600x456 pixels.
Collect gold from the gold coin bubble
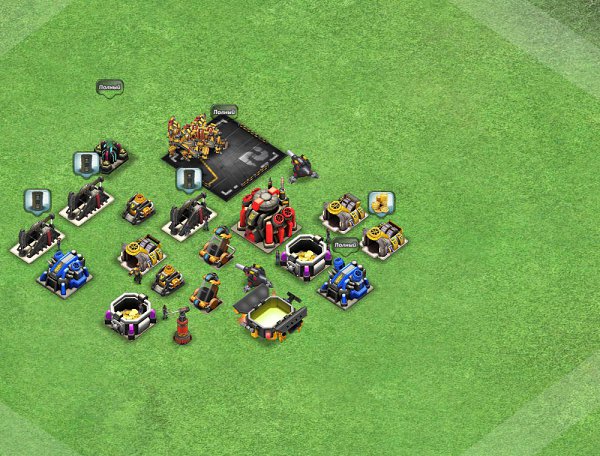381,203
